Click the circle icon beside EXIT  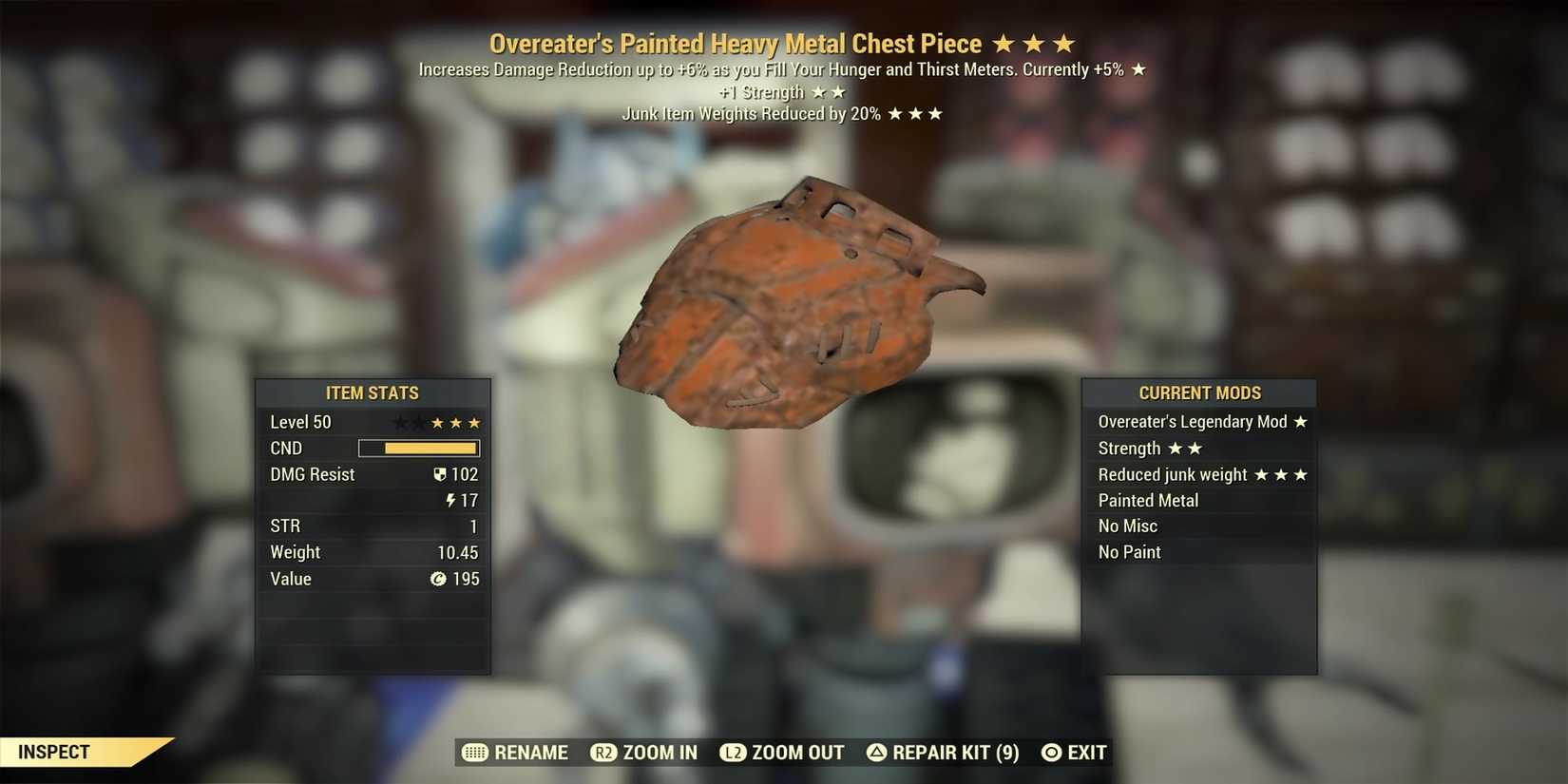(x=1049, y=753)
